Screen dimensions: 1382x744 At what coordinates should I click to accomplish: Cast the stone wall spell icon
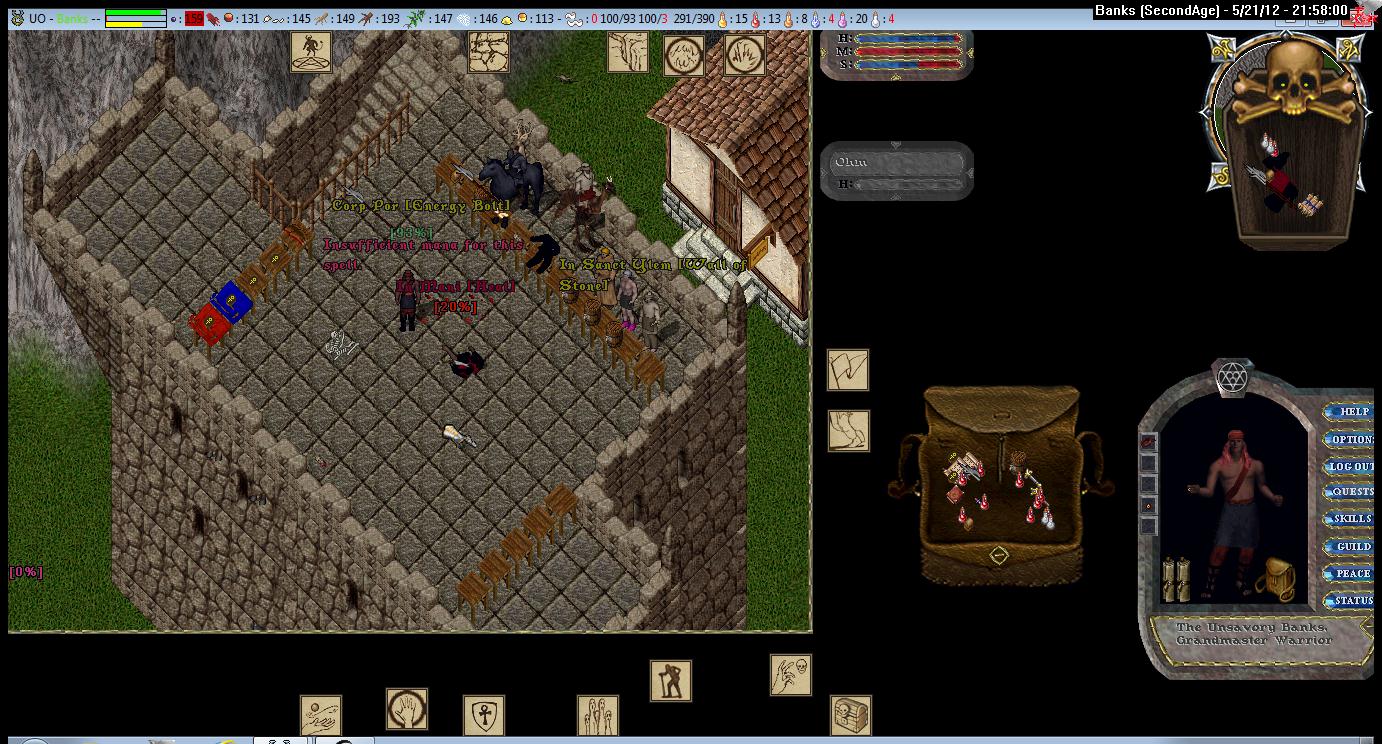pos(488,52)
